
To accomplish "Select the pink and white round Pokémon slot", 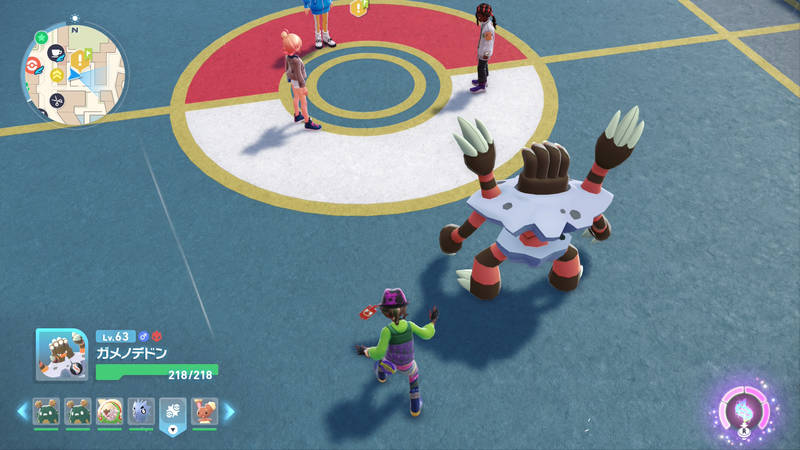I will tap(109, 410).
